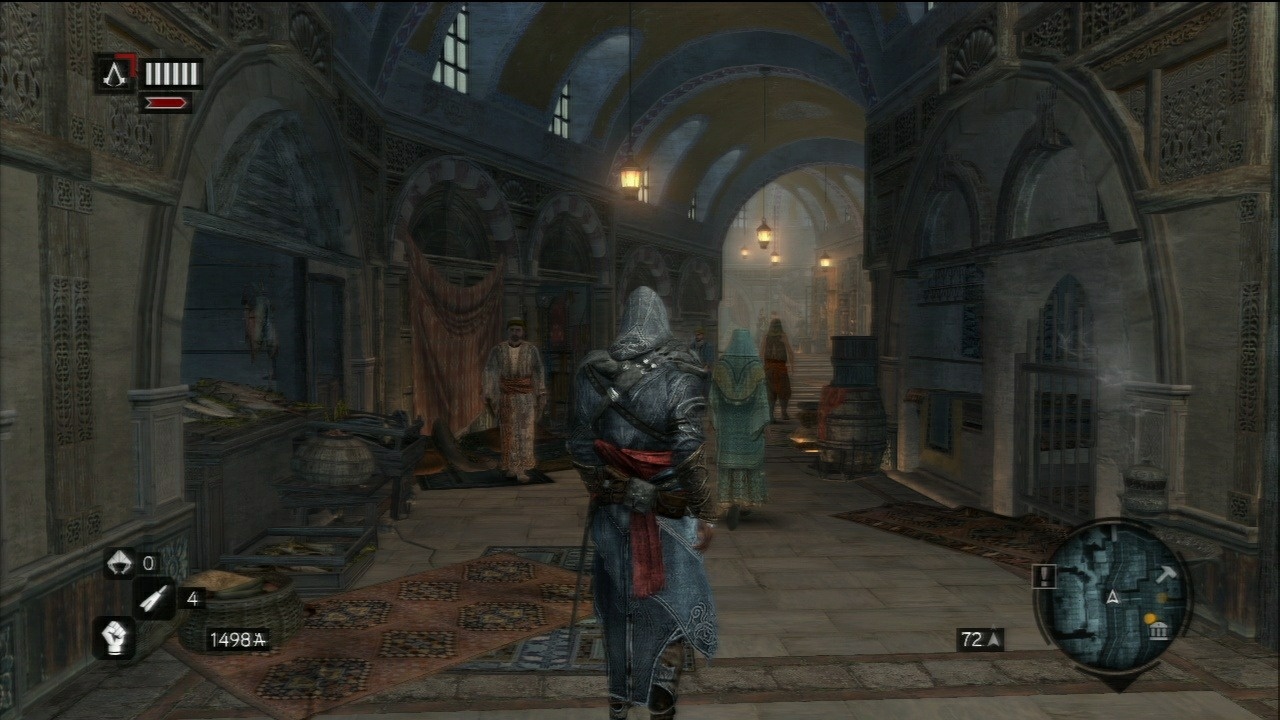Click the exclamation mission marker on the minimap
Image resolution: width=1280 pixels, height=720 pixels.
[x=1044, y=576]
